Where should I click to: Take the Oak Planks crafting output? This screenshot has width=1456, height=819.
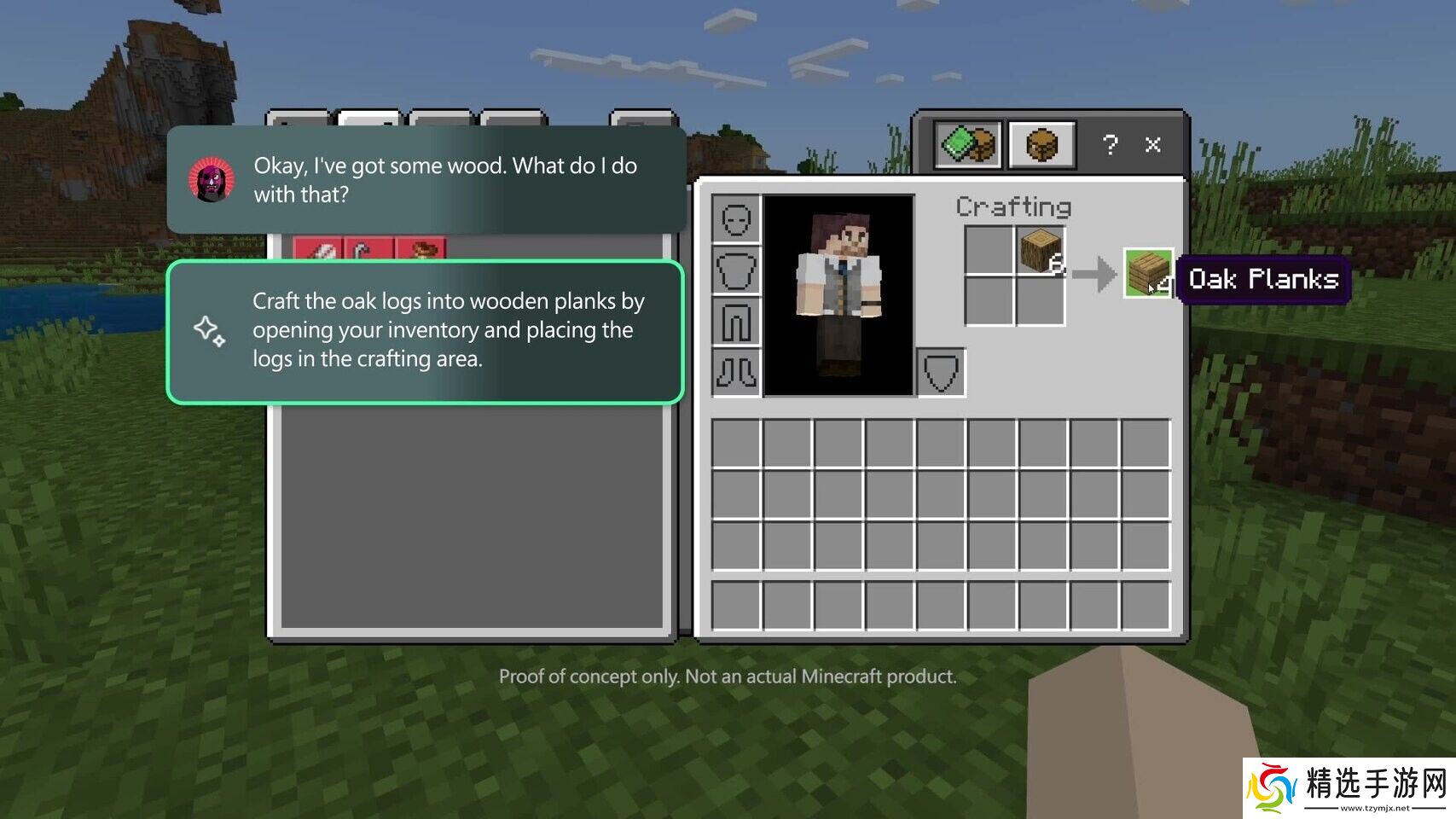[1148, 273]
